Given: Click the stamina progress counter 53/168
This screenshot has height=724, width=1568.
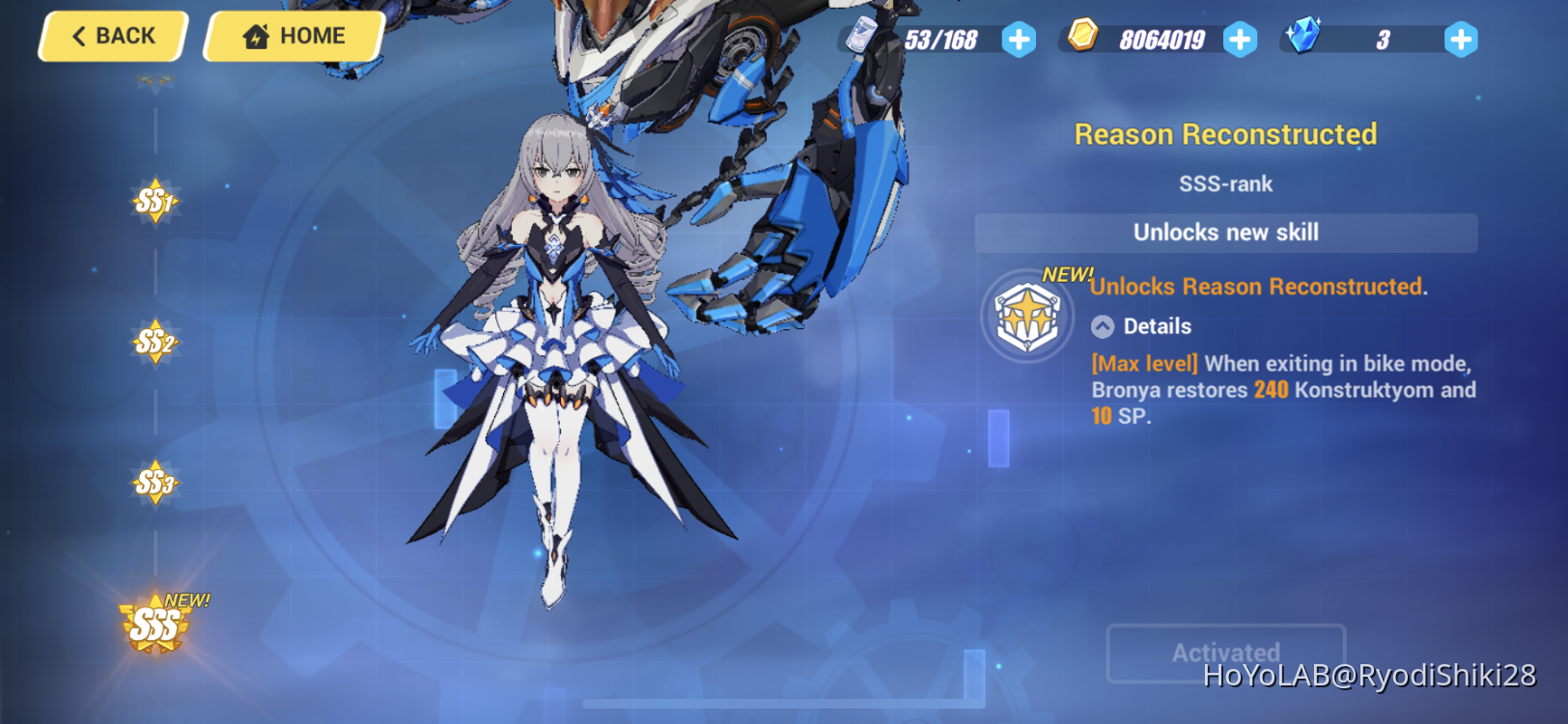Looking at the screenshot, I should click(x=941, y=41).
